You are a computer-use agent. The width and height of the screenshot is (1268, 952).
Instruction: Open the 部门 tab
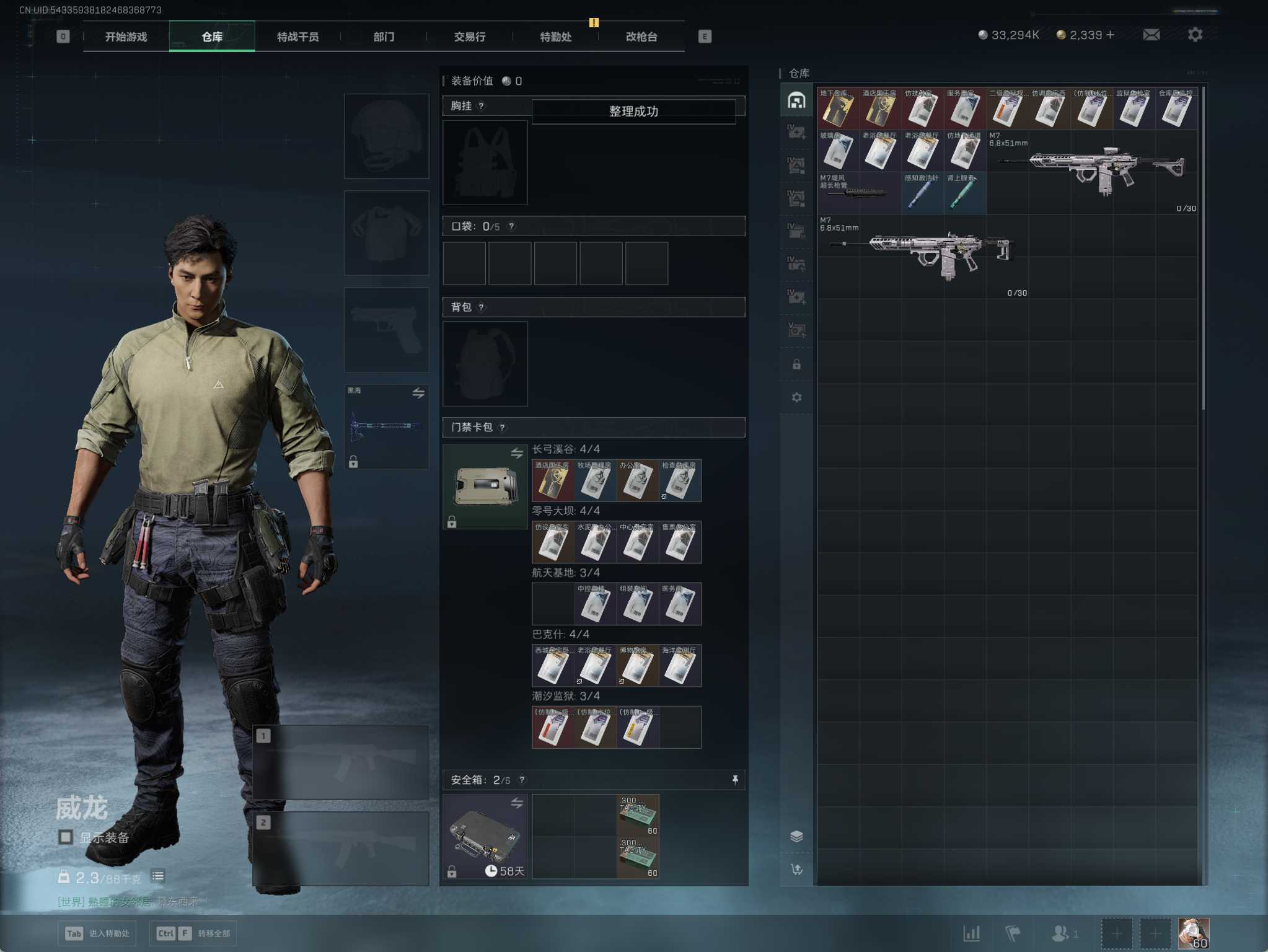coord(384,37)
